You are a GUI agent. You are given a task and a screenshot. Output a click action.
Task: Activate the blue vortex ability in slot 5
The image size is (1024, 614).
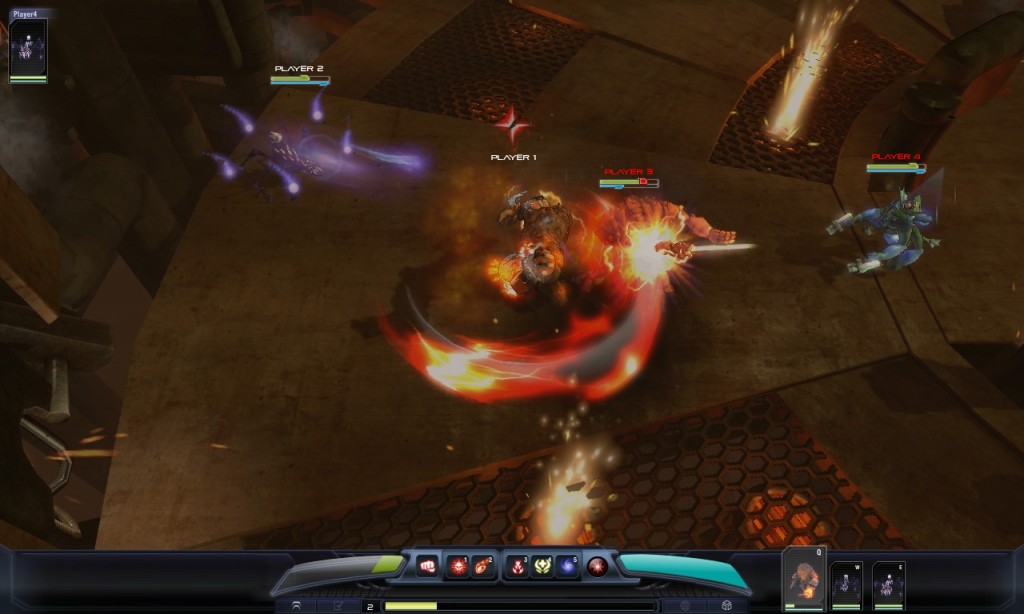(567, 566)
